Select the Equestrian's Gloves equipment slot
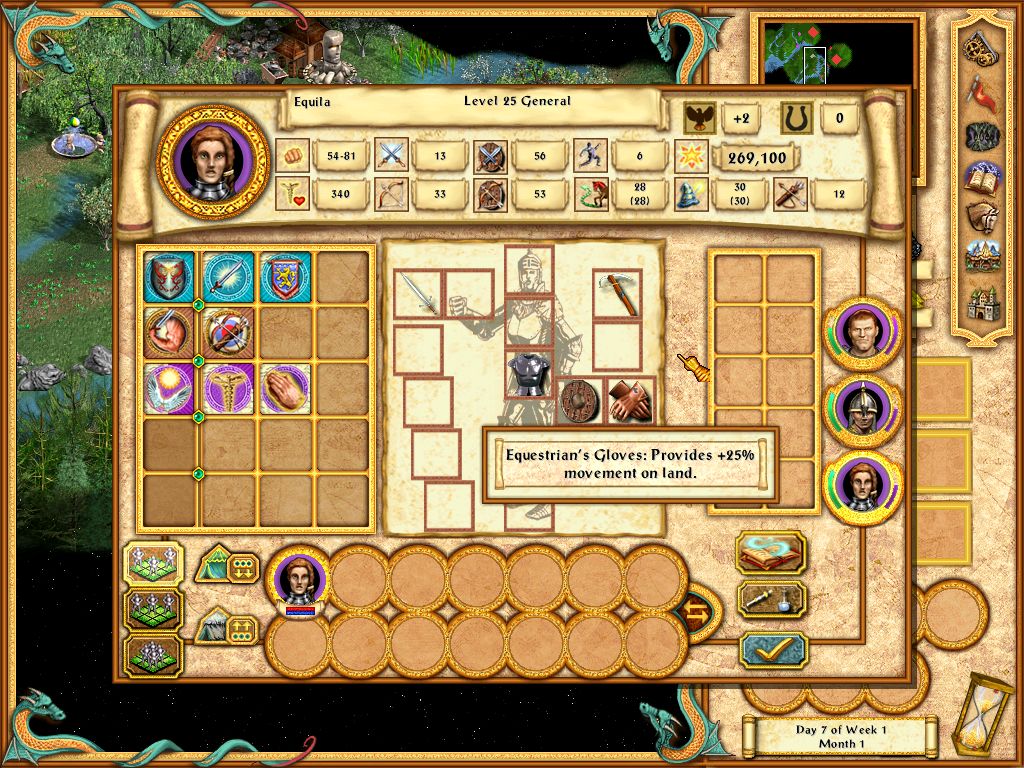The image size is (1024, 768). pyautogui.click(x=631, y=401)
